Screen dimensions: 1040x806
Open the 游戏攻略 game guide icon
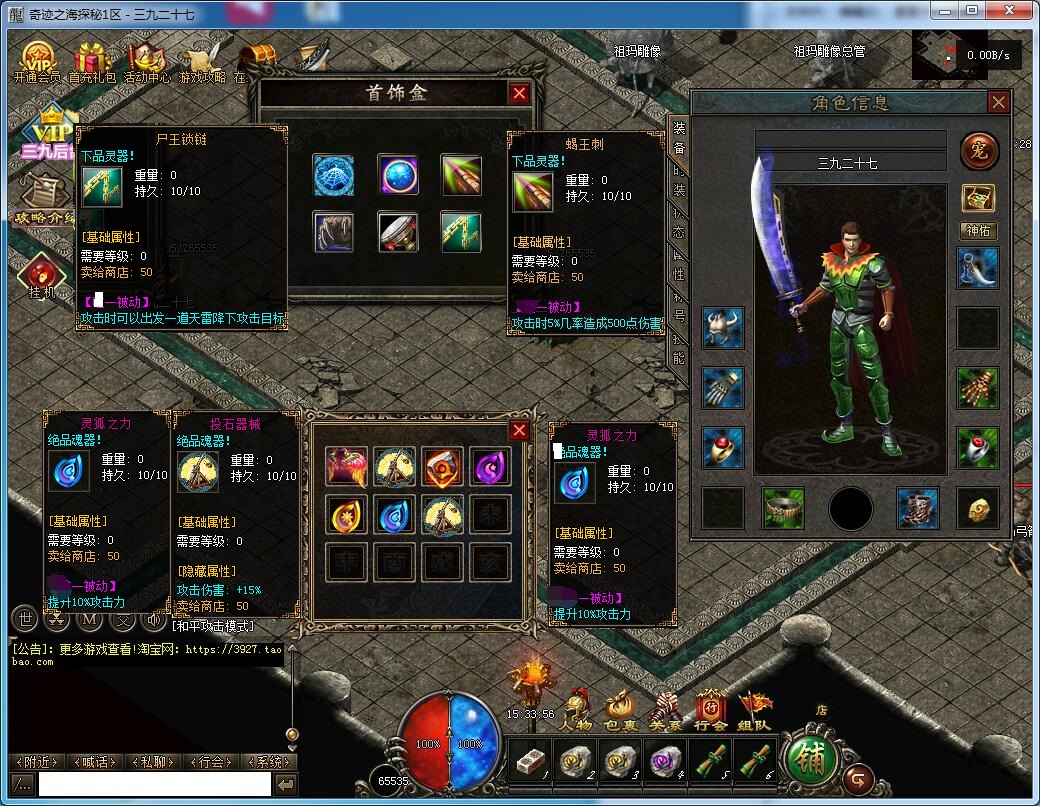pyautogui.click(x=202, y=62)
